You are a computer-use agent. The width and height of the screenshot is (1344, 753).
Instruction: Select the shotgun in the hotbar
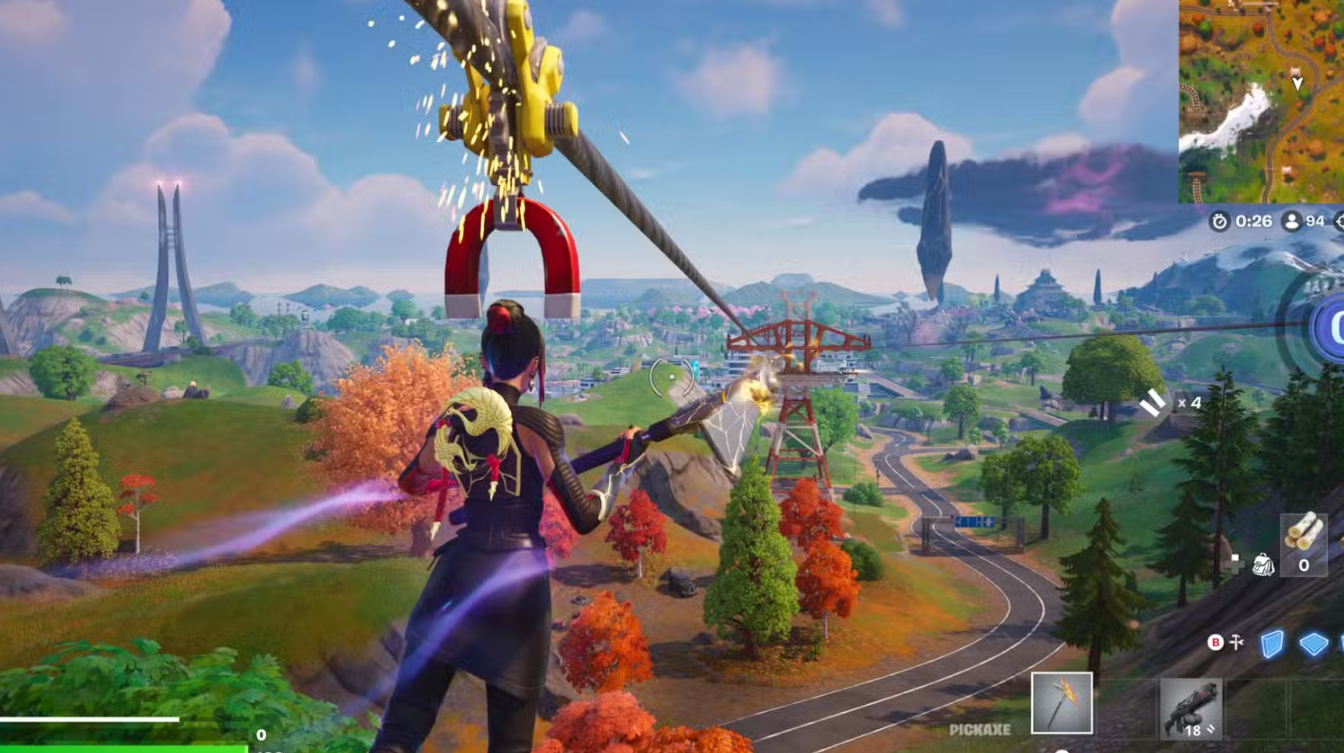(x=1191, y=708)
